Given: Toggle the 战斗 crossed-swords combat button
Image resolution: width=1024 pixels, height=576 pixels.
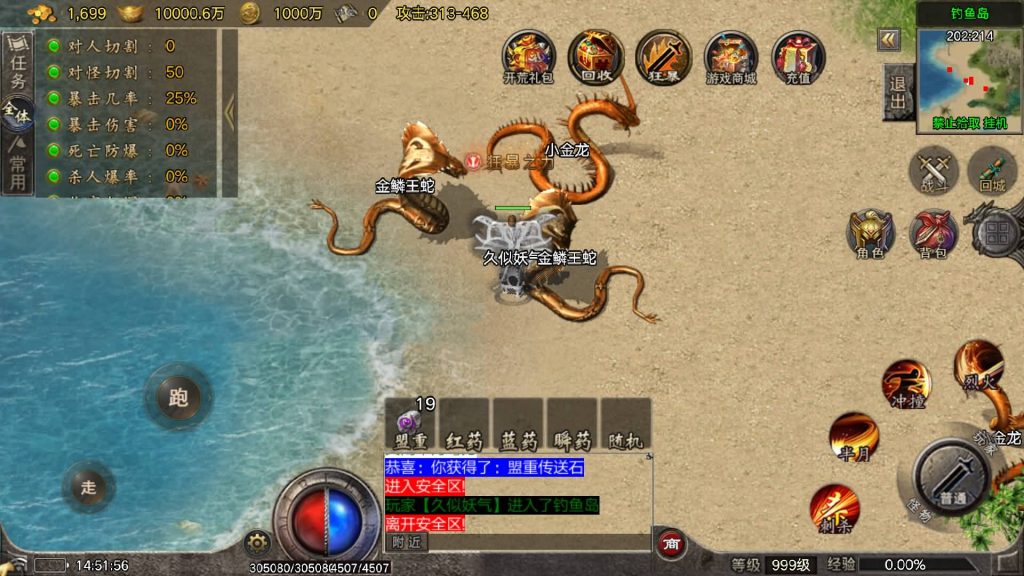Looking at the screenshot, I should (933, 170).
